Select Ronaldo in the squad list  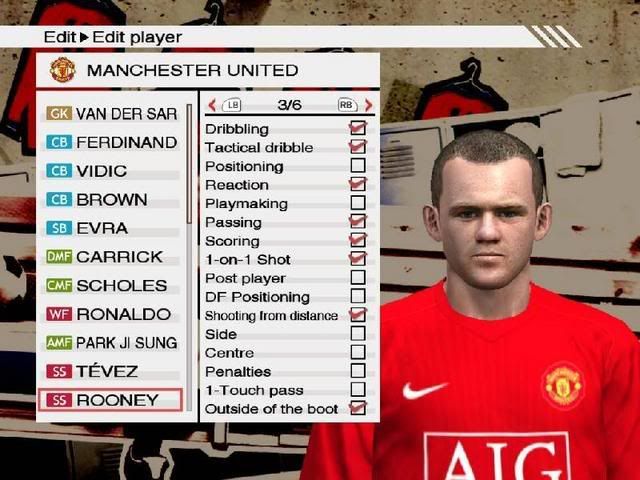[111, 314]
